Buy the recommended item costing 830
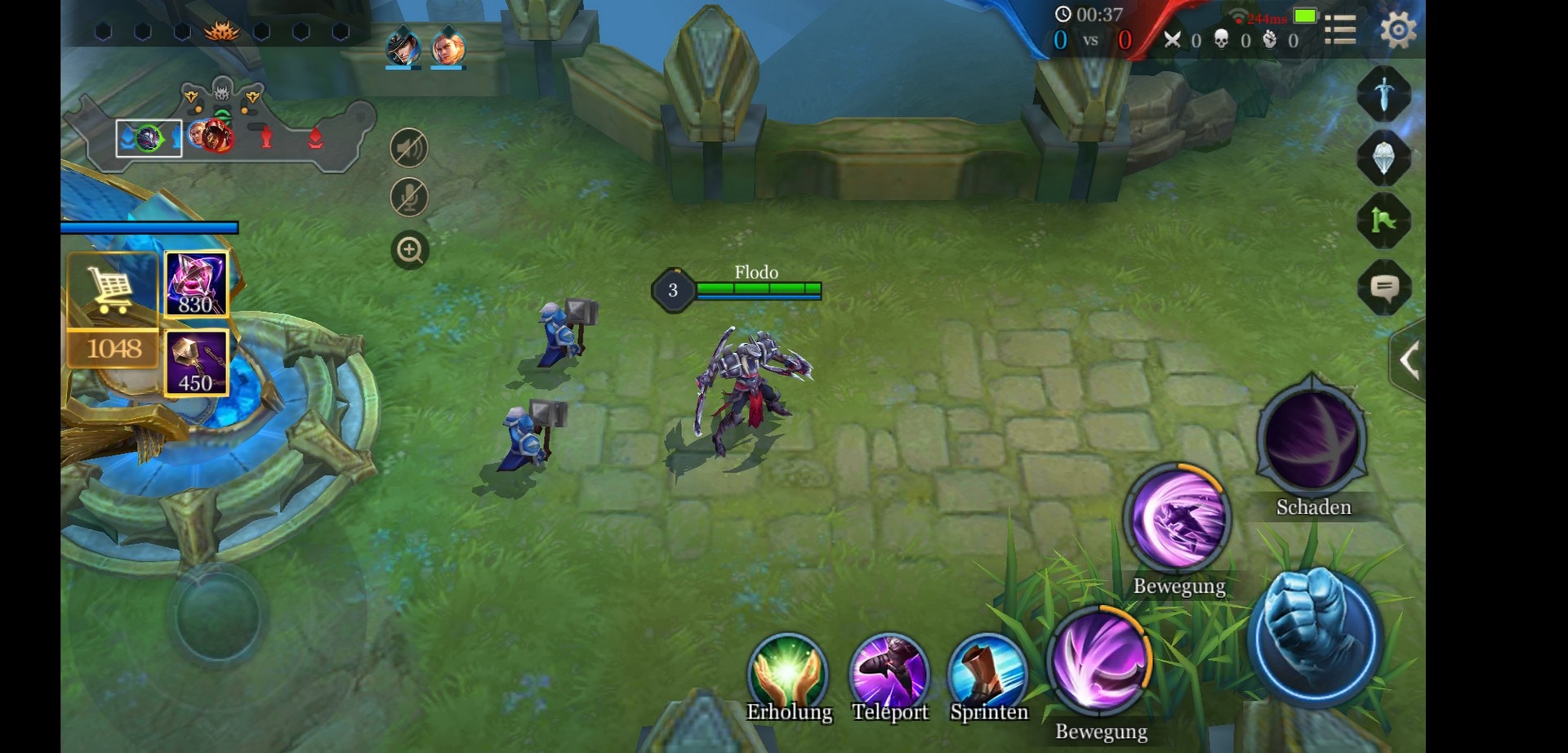 (x=196, y=284)
